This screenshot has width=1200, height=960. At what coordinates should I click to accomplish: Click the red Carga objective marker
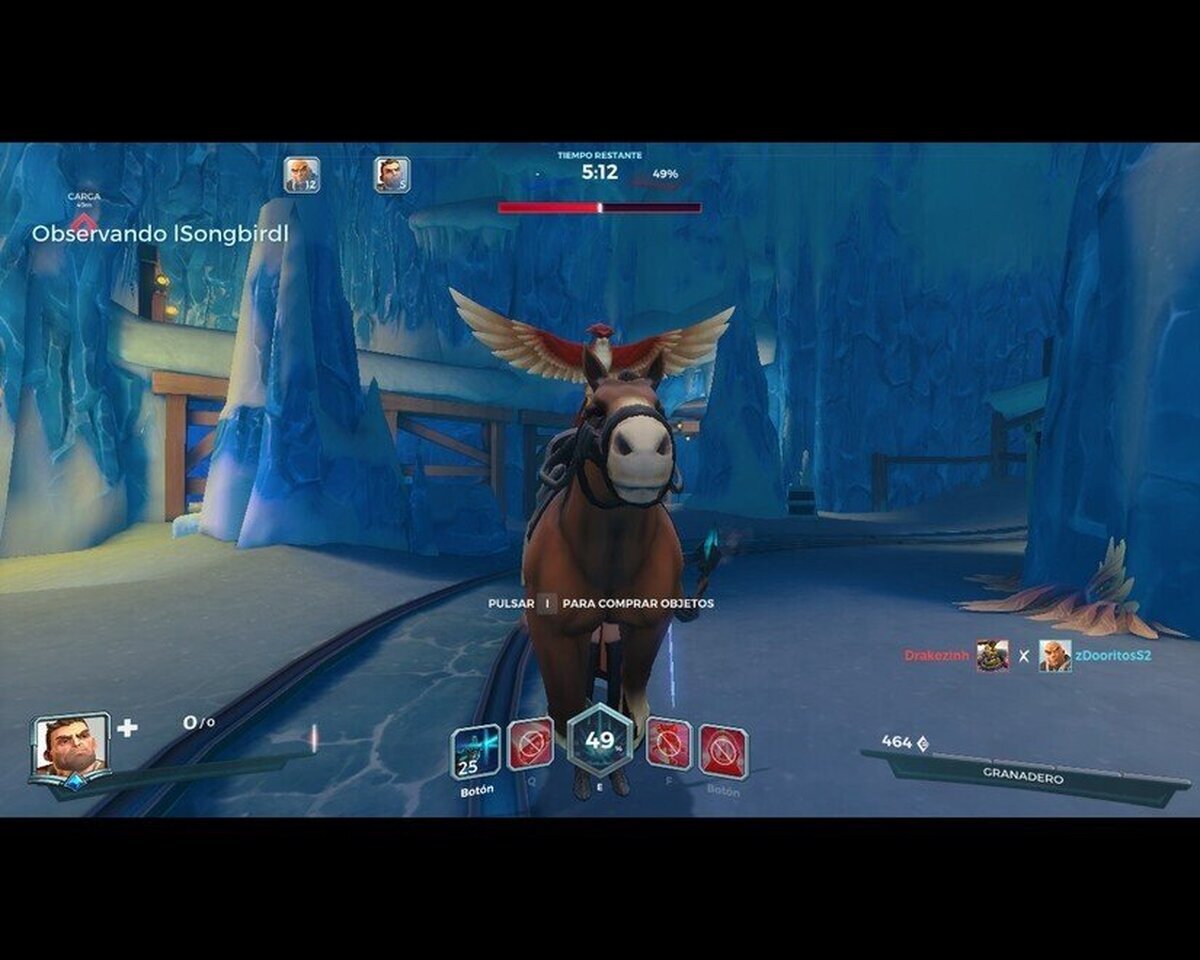[85, 220]
